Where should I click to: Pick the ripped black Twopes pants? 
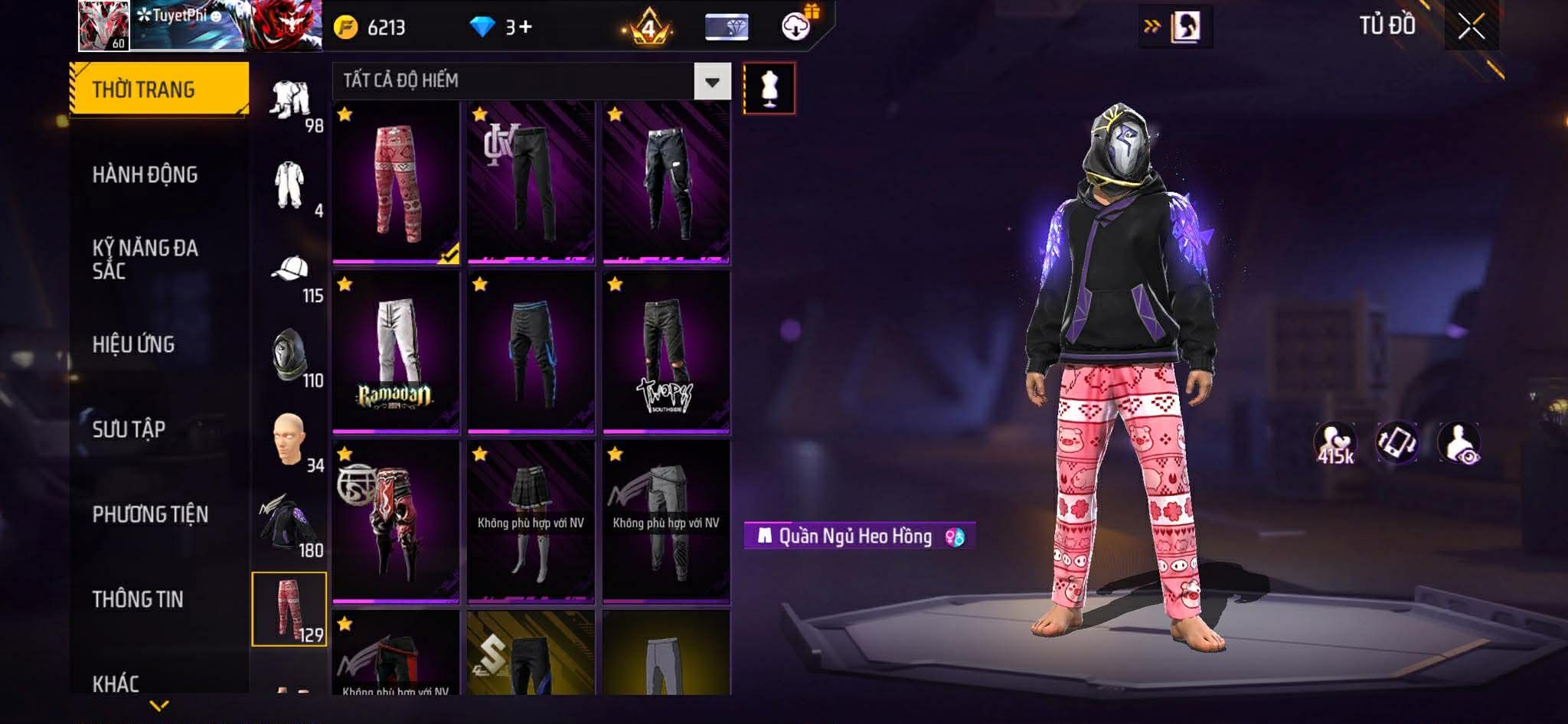tap(666, 352)
